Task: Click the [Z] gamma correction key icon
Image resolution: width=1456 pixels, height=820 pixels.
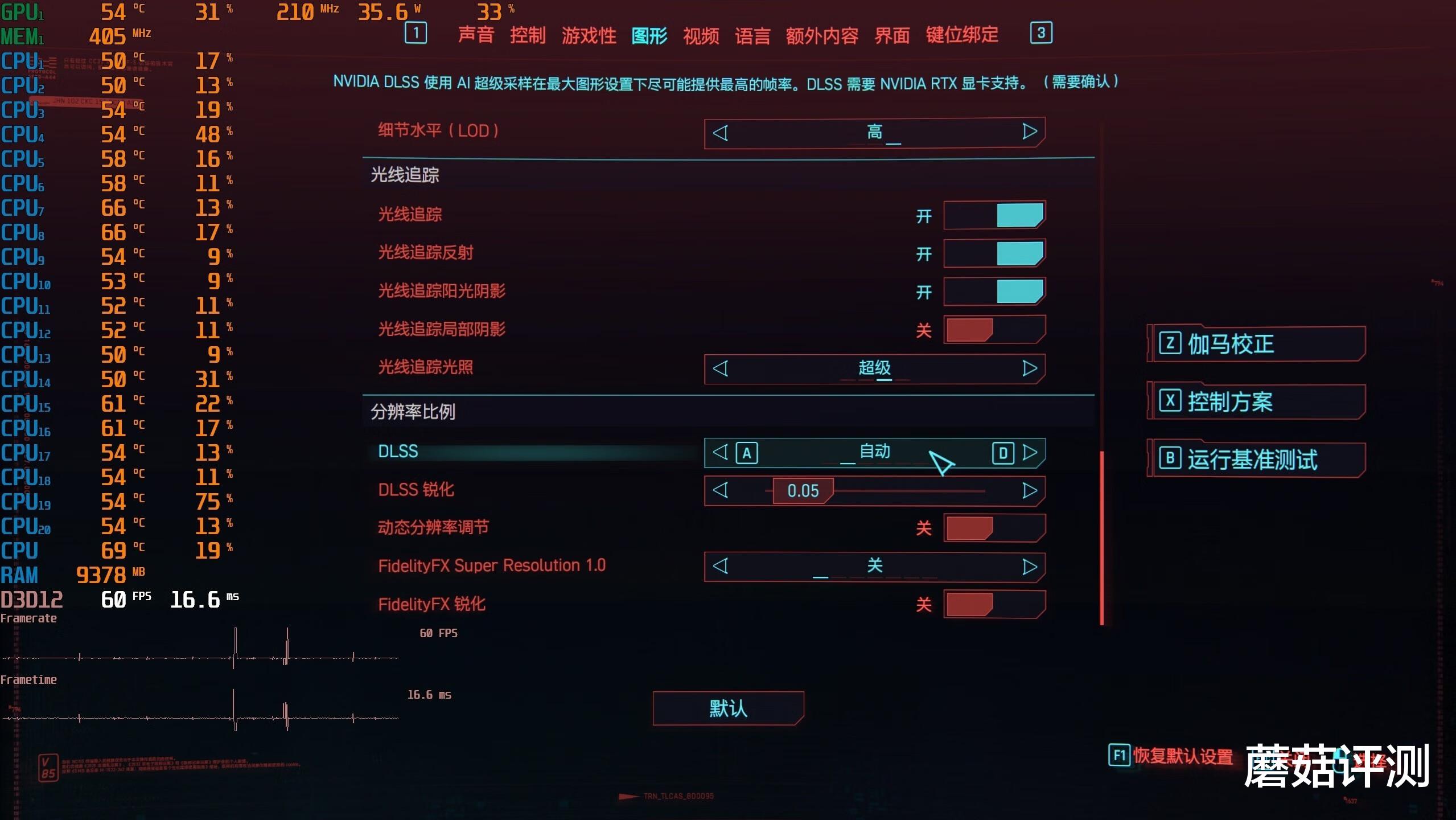Action: click(1171, 343)
